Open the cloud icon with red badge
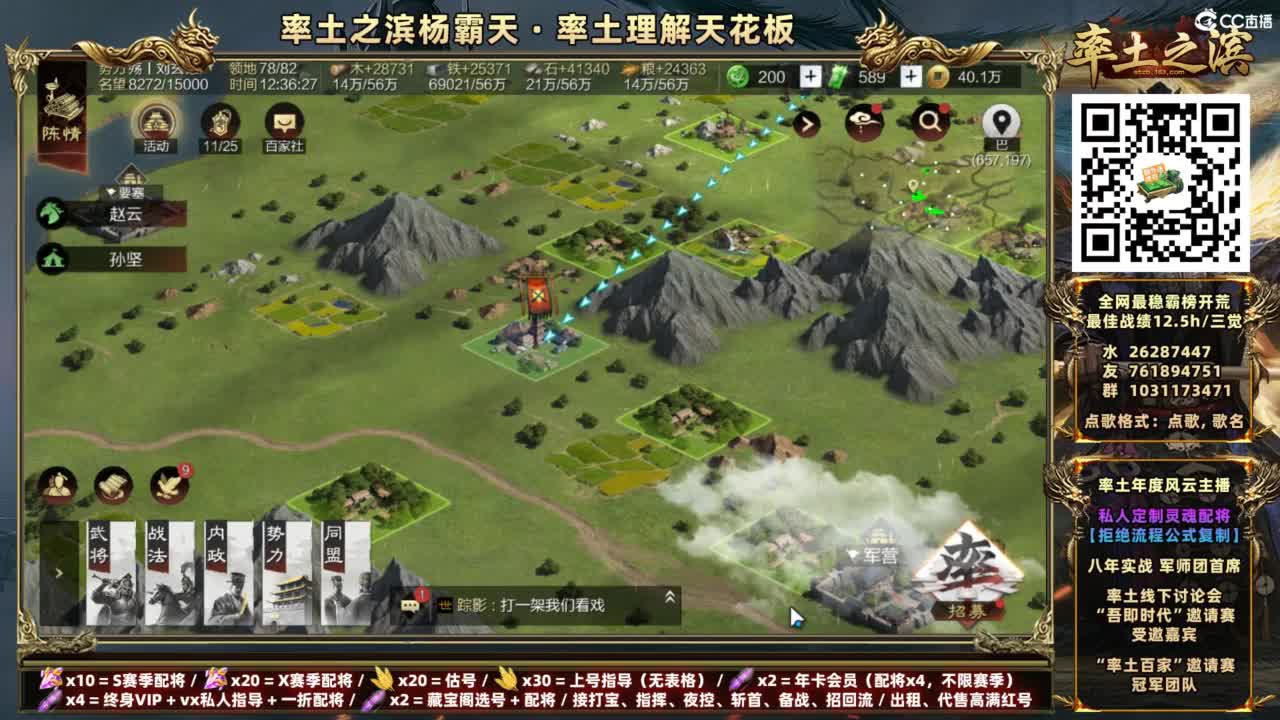 (863, 122)
